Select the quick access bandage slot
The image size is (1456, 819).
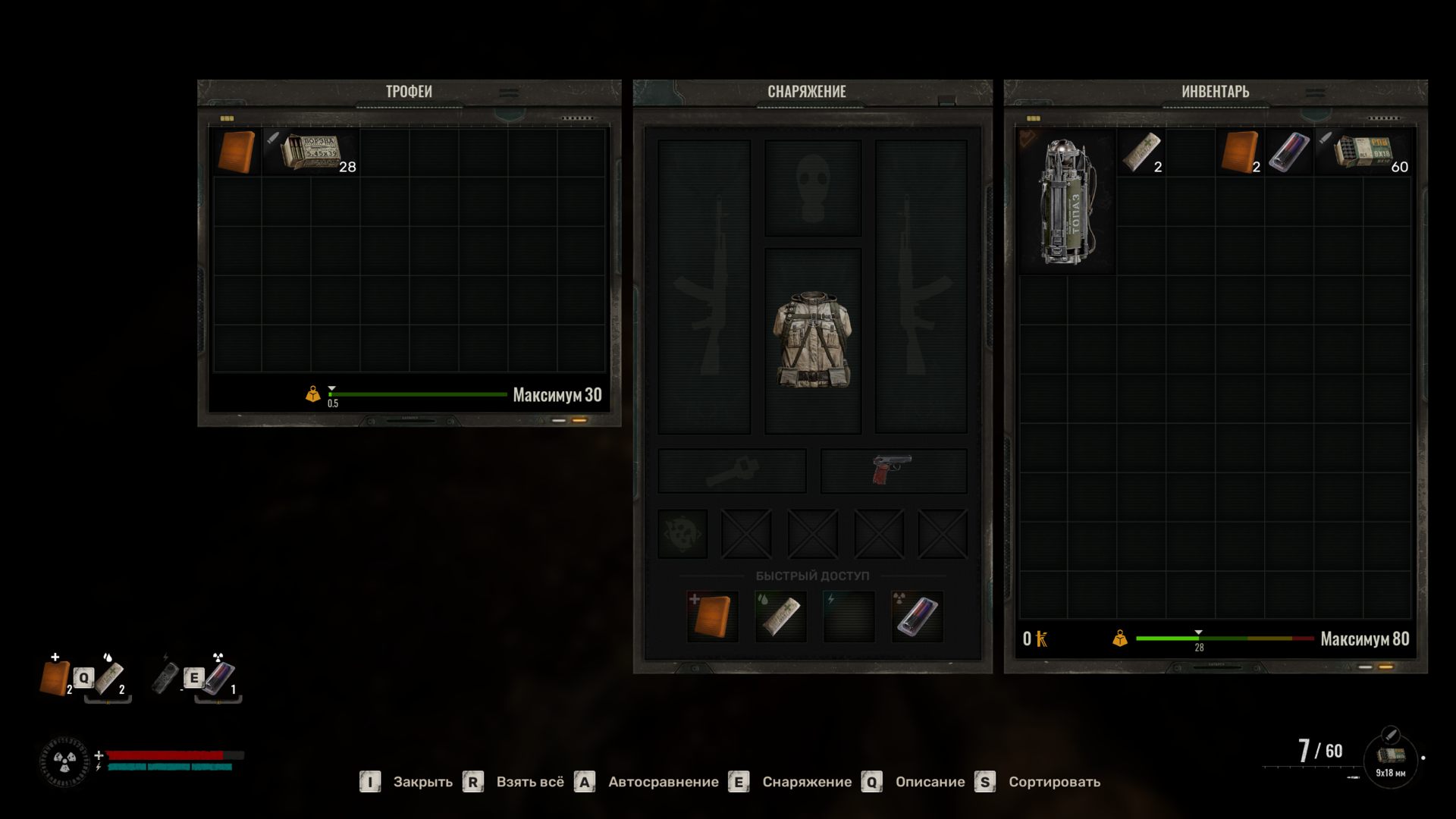pyautogui.click(x=780, y=616)
